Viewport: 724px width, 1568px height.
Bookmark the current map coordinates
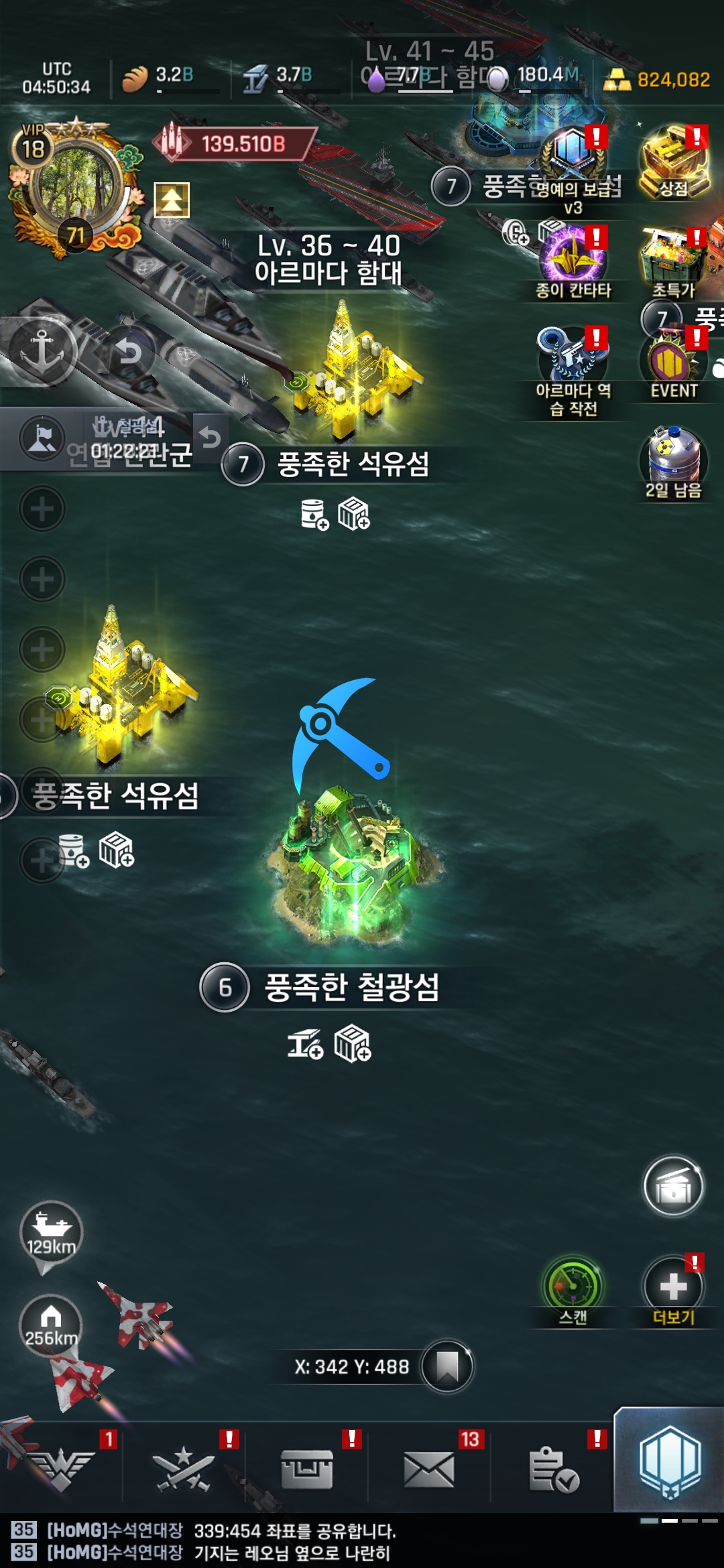(447, 1366)
